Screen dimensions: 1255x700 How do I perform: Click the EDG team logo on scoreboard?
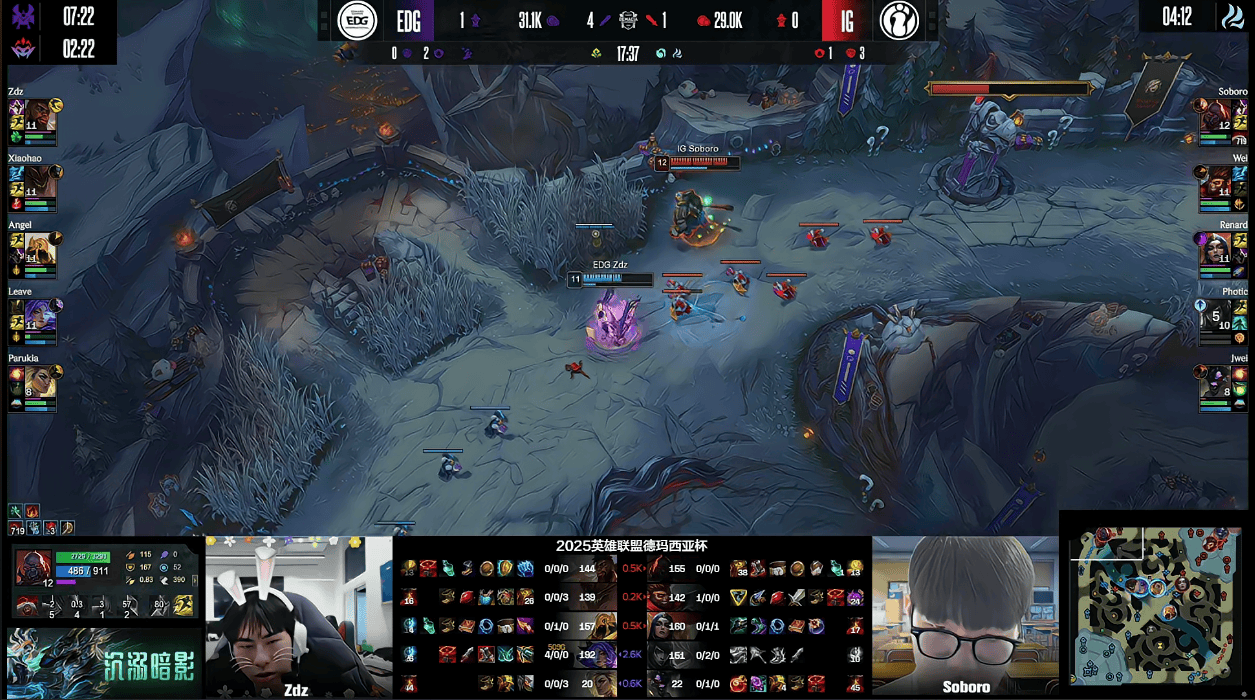pos(357,20)
